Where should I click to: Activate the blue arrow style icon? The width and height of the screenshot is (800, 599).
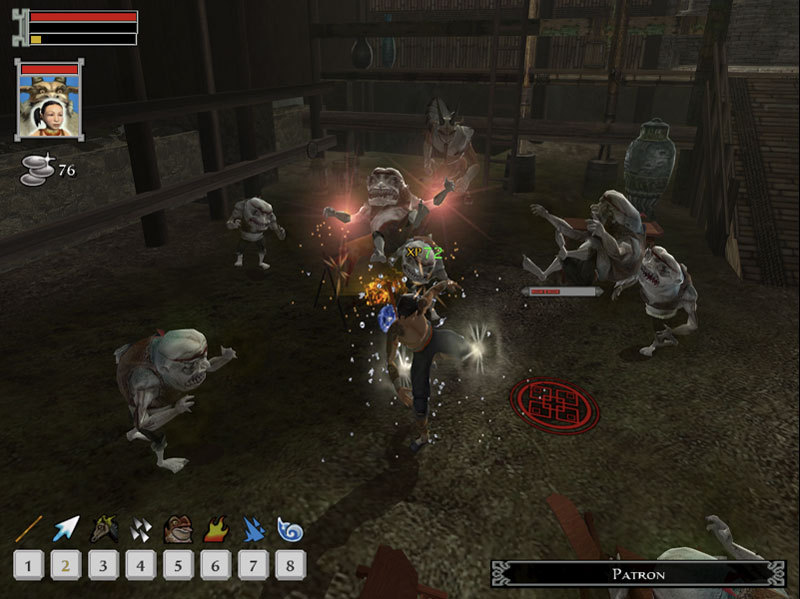coord(66,529)
